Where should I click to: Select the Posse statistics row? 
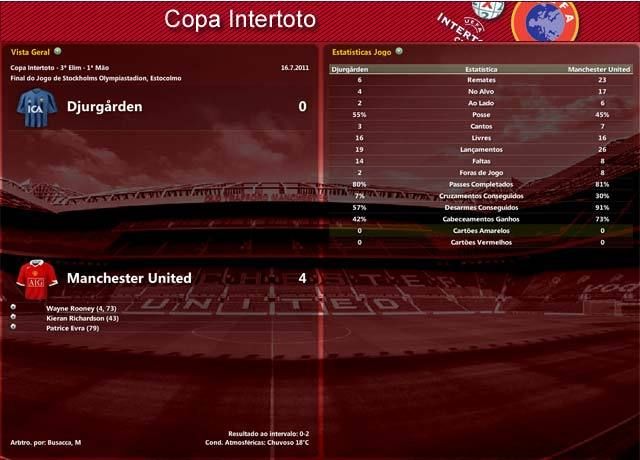[481, 115]
